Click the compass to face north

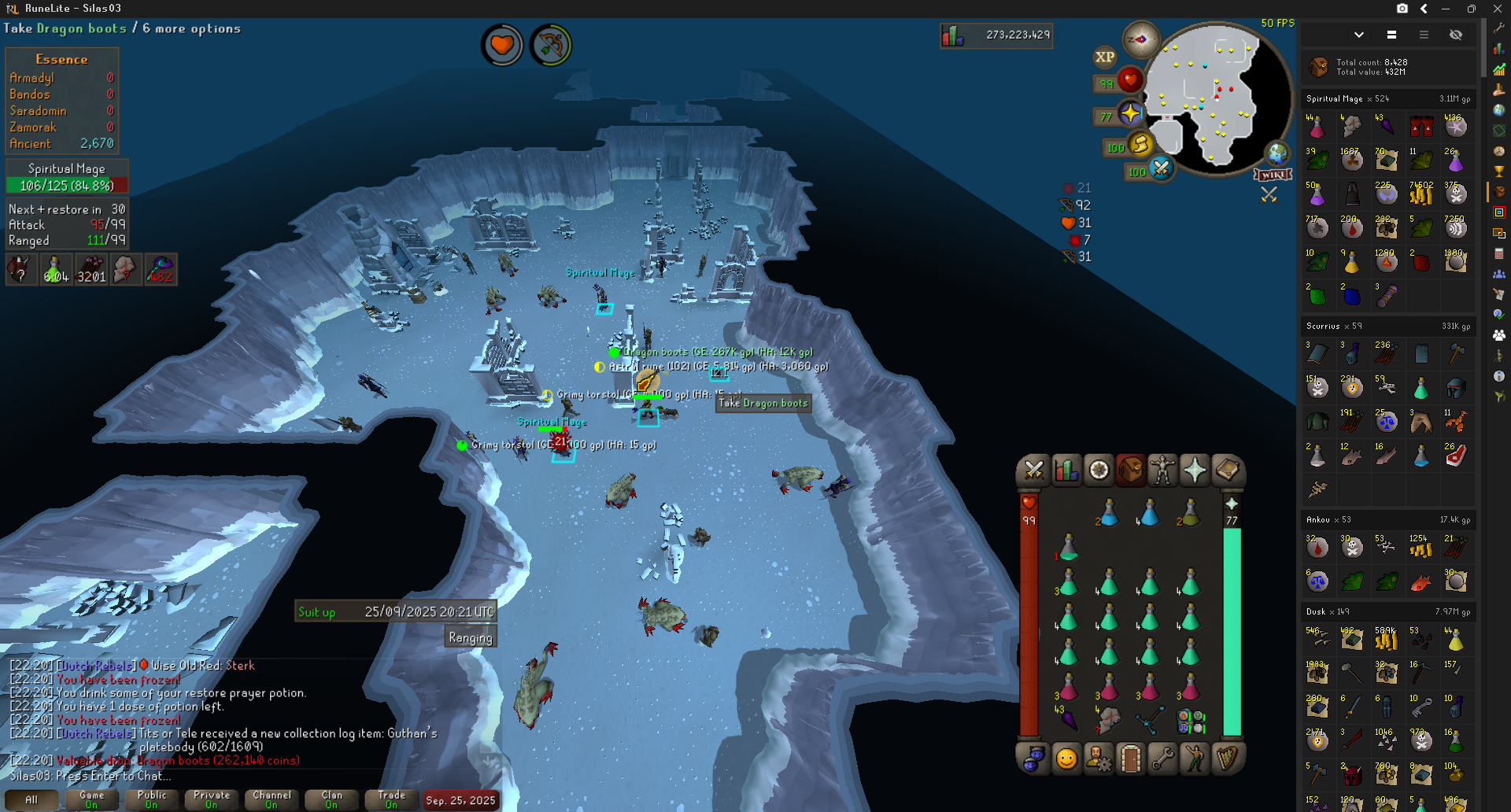point(1140,39)
